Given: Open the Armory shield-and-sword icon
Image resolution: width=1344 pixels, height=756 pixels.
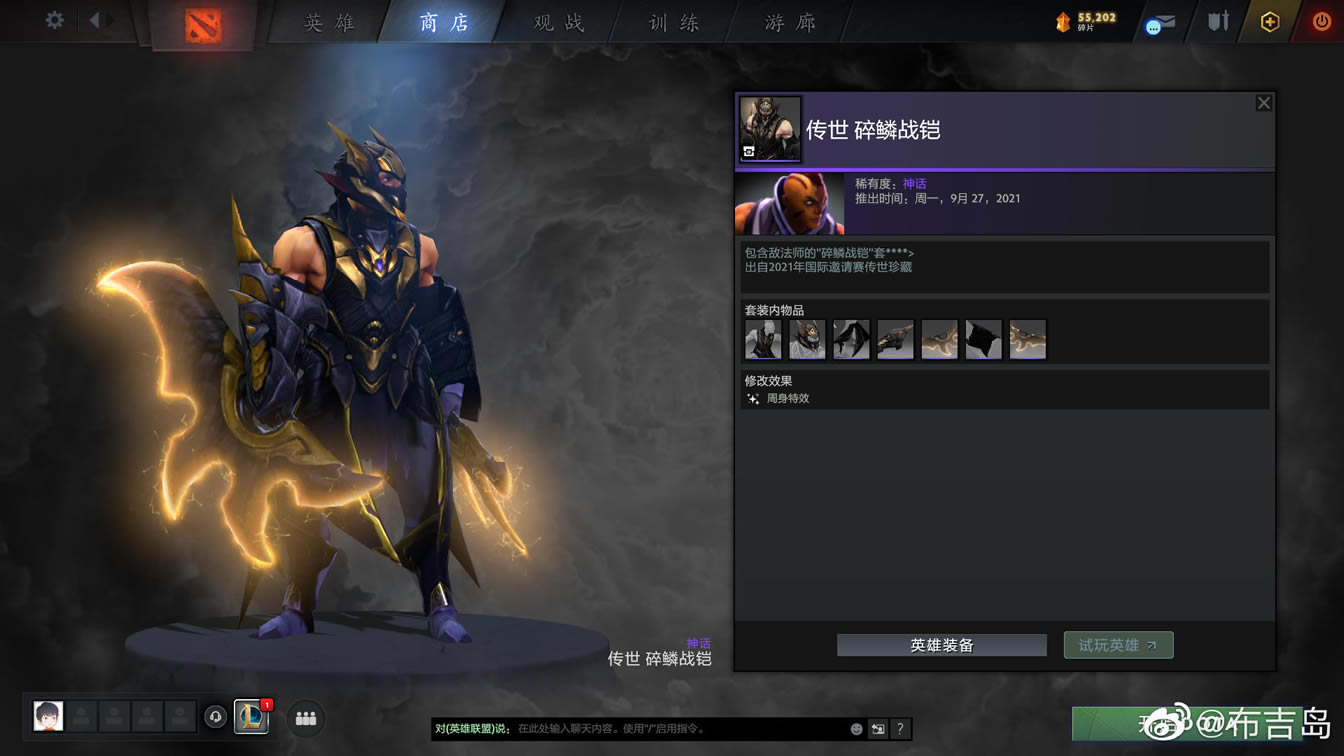Looking at the screenshot, I should tap(1217, 21).
